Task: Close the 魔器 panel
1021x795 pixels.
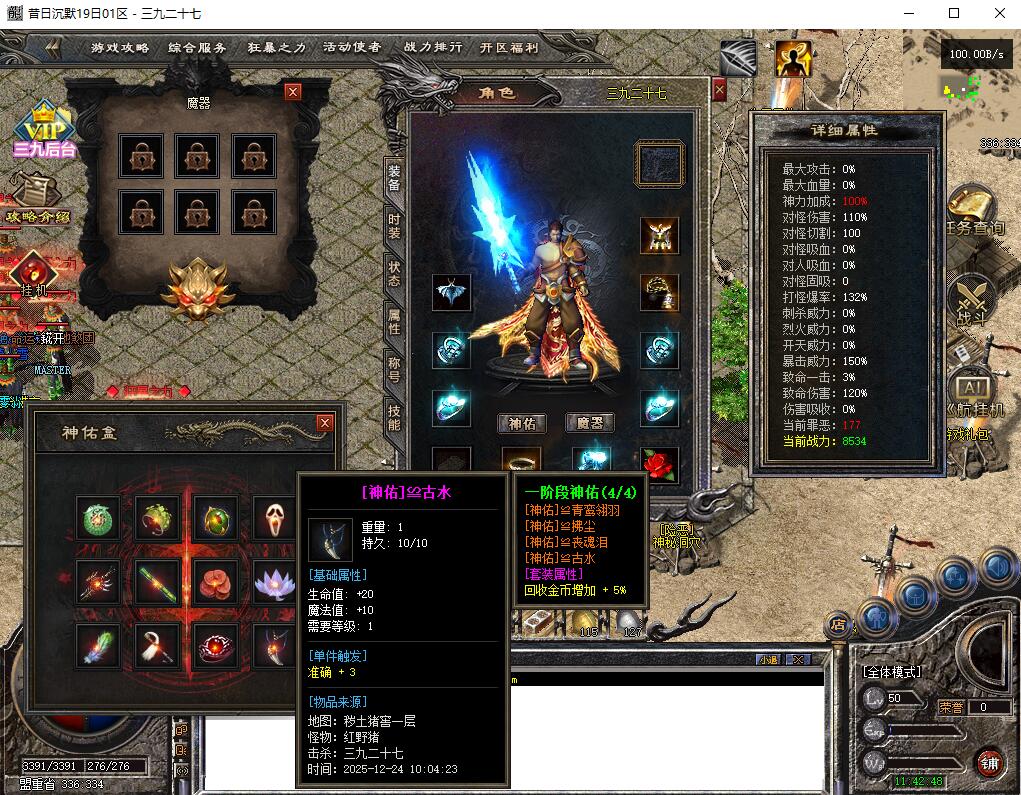Action: (293, 92)
